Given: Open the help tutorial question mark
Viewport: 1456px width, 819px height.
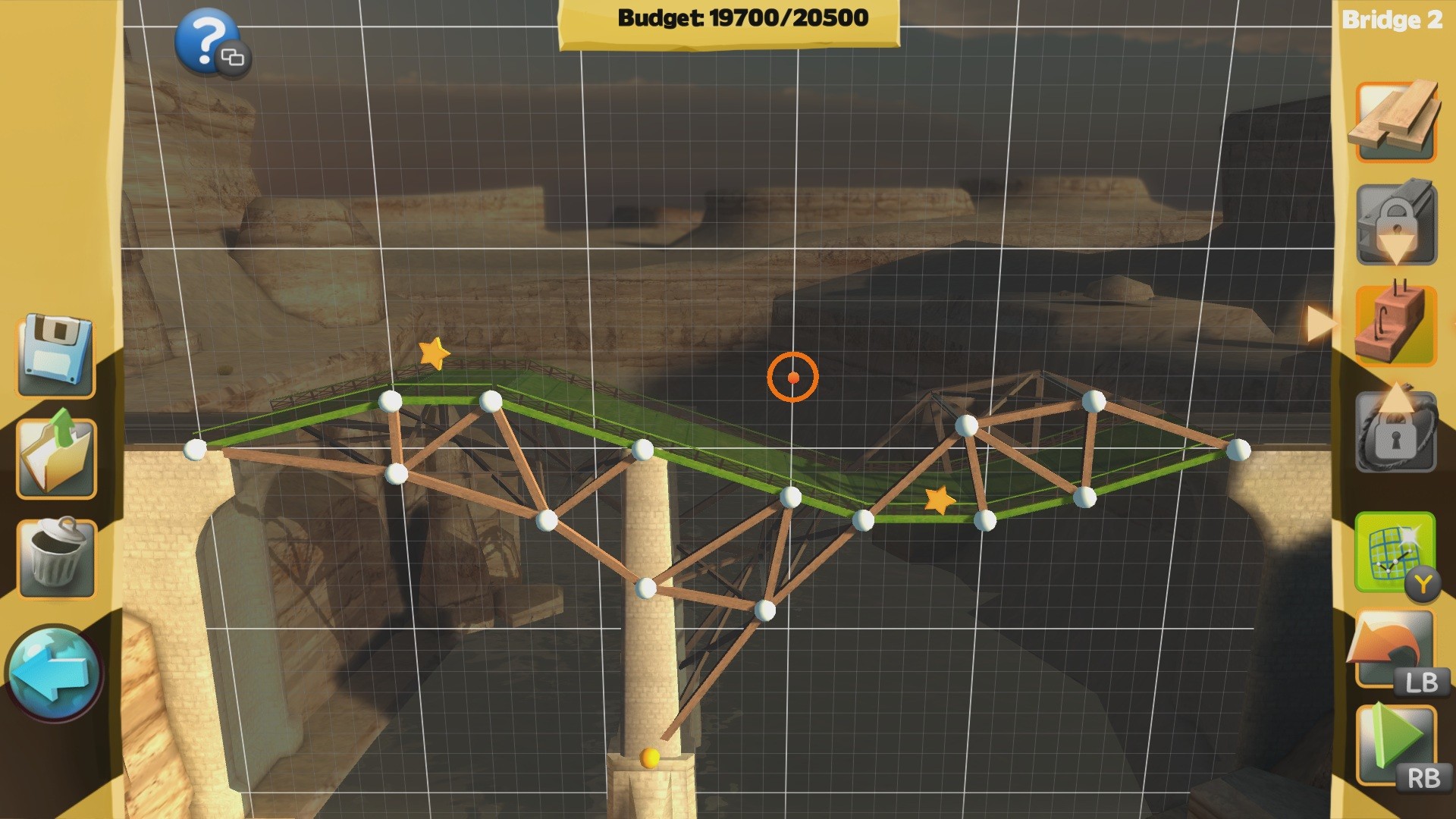Looking at the screenshot, I should coord(207,44).
